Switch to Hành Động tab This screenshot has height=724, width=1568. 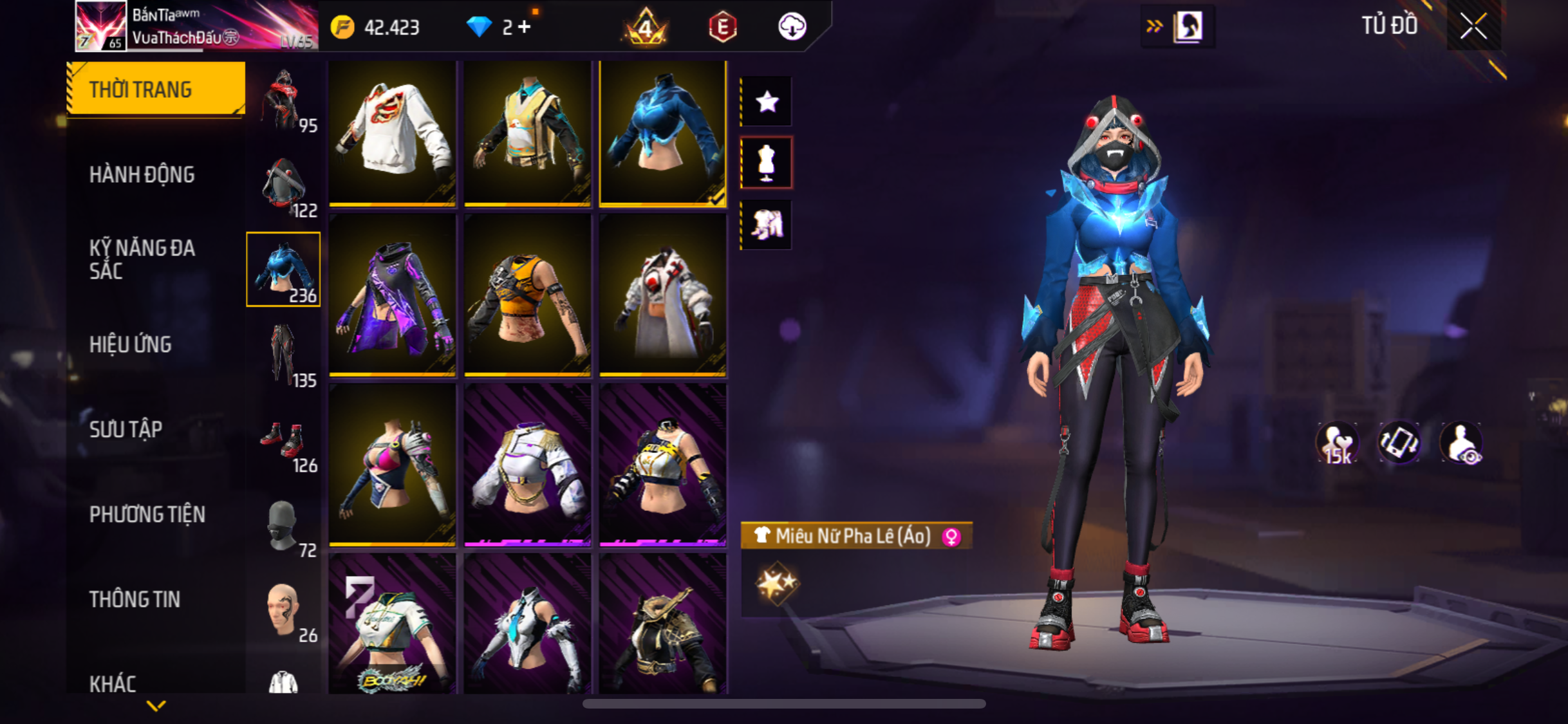pos(142,174)
